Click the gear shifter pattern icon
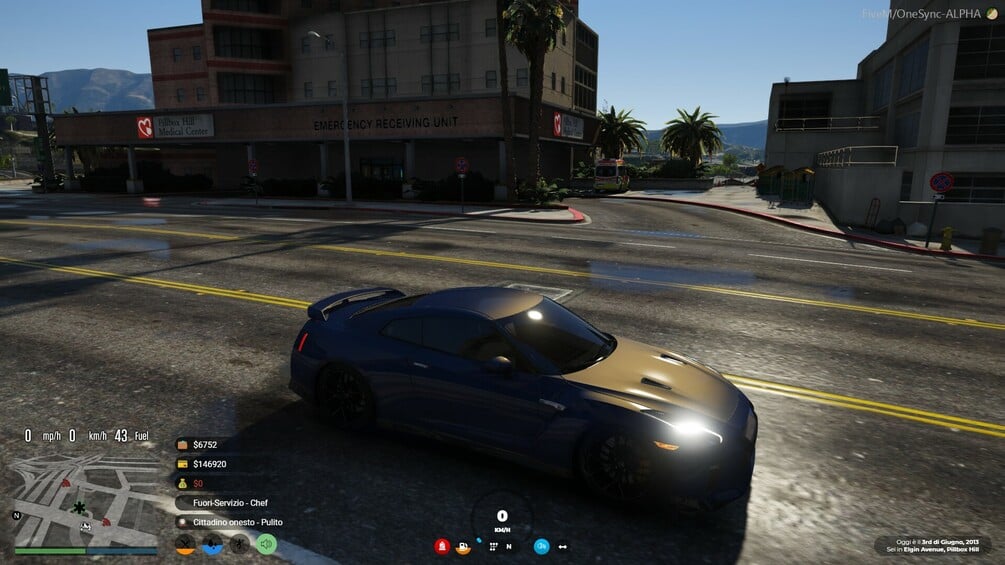 point(493,546)
